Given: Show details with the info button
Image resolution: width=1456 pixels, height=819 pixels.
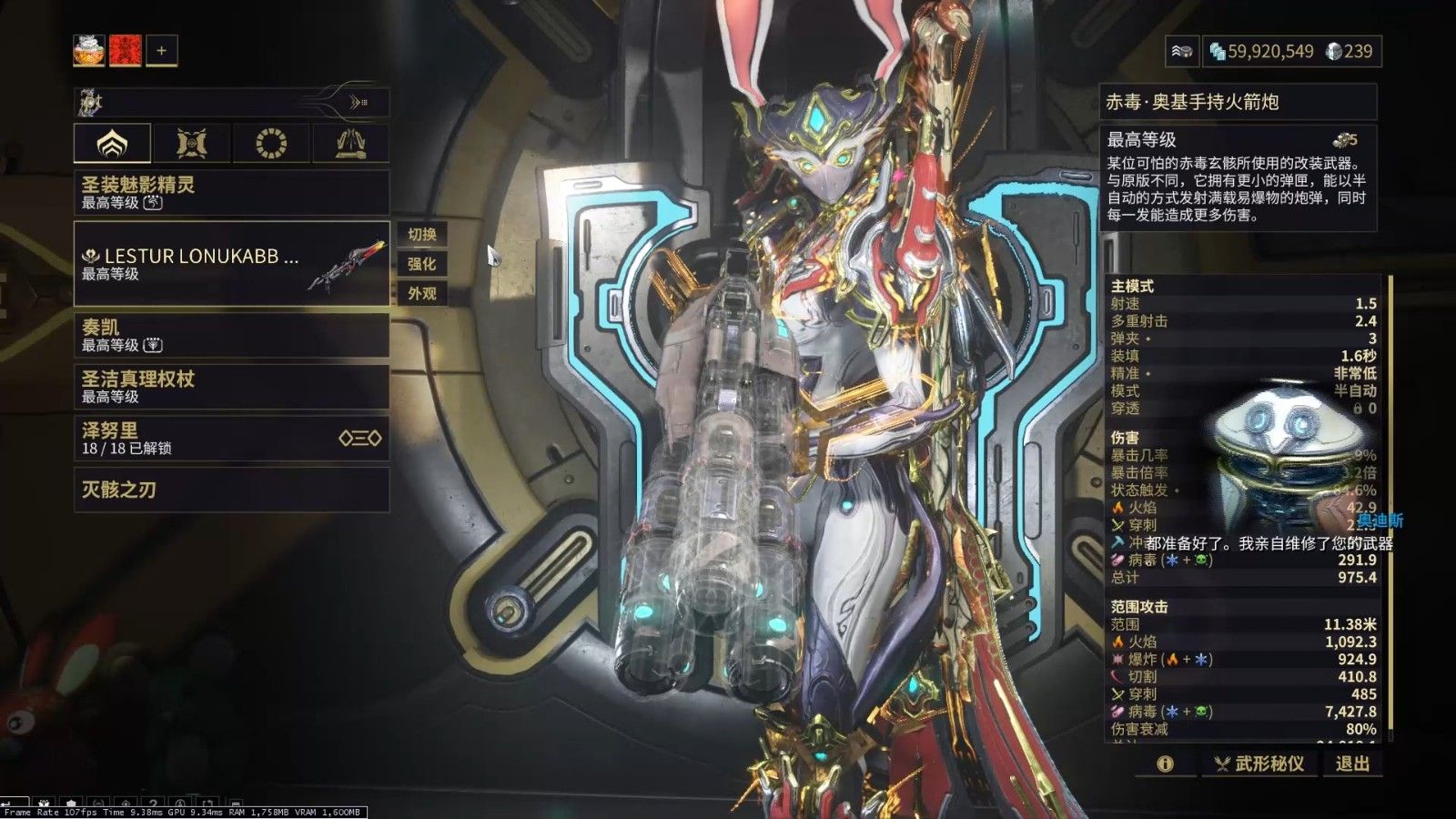Looking at the screenshot, I should [x=1165, y=763].
